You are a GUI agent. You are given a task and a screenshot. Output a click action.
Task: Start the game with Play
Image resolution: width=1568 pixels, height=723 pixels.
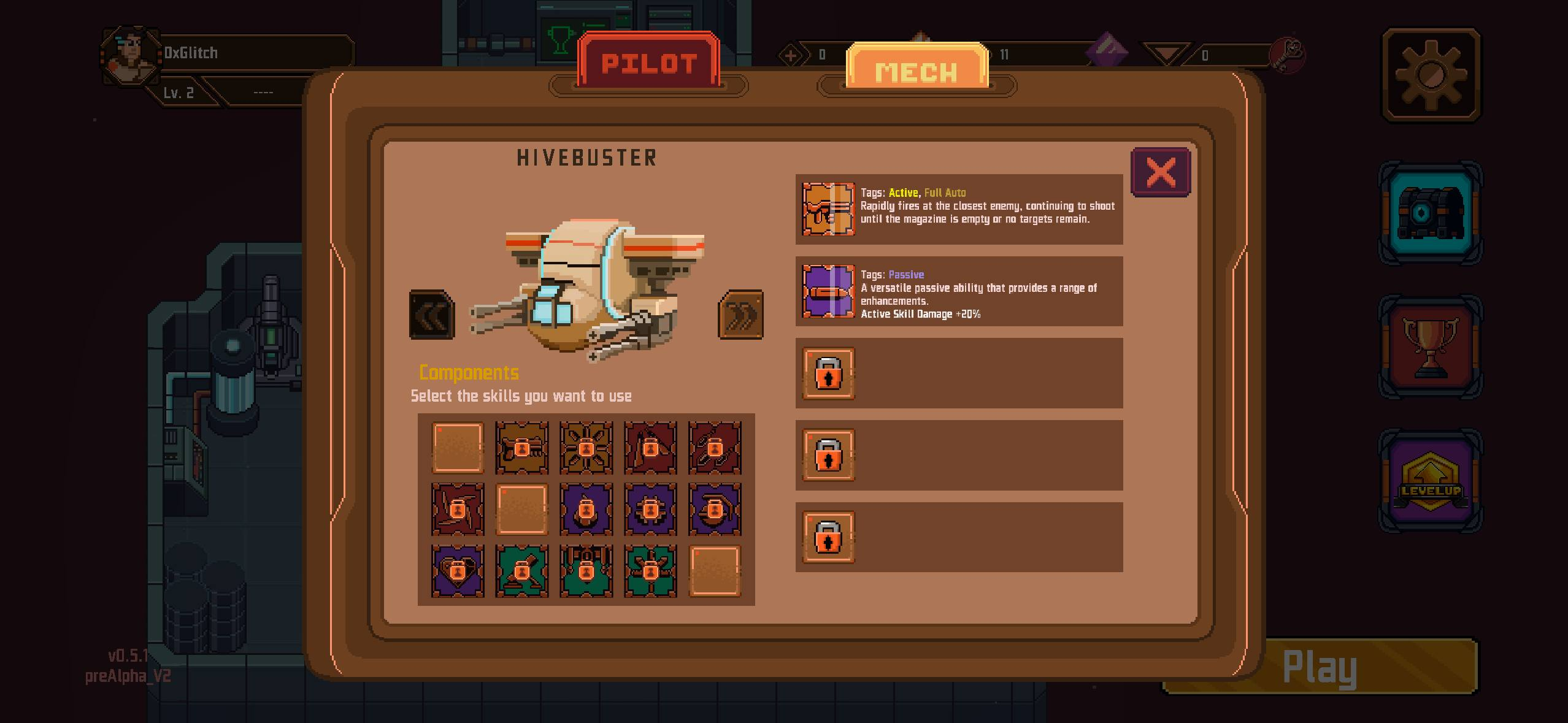click(1319, 667)
